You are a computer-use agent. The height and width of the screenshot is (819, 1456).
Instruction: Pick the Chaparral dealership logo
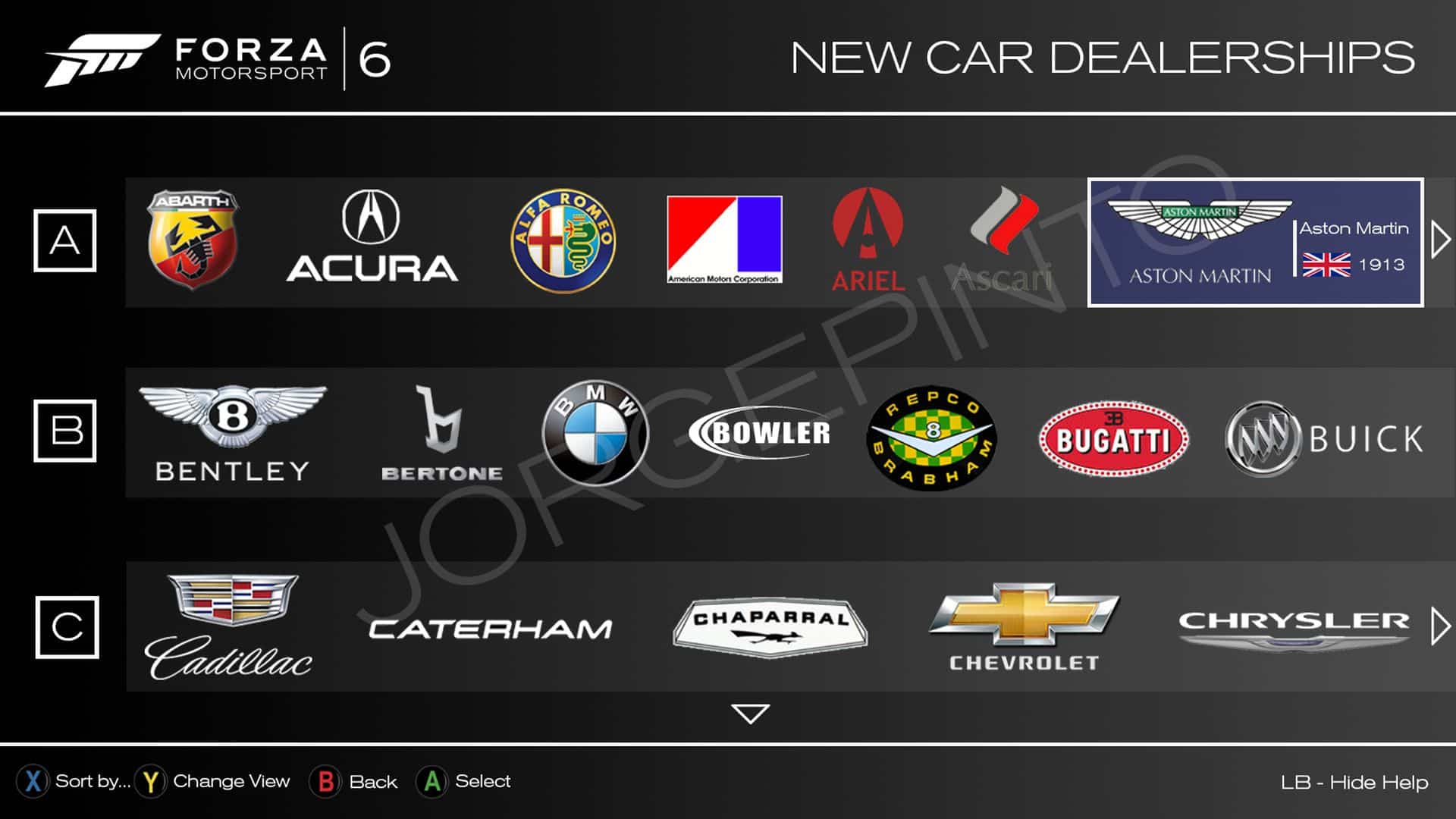[770, 626]
